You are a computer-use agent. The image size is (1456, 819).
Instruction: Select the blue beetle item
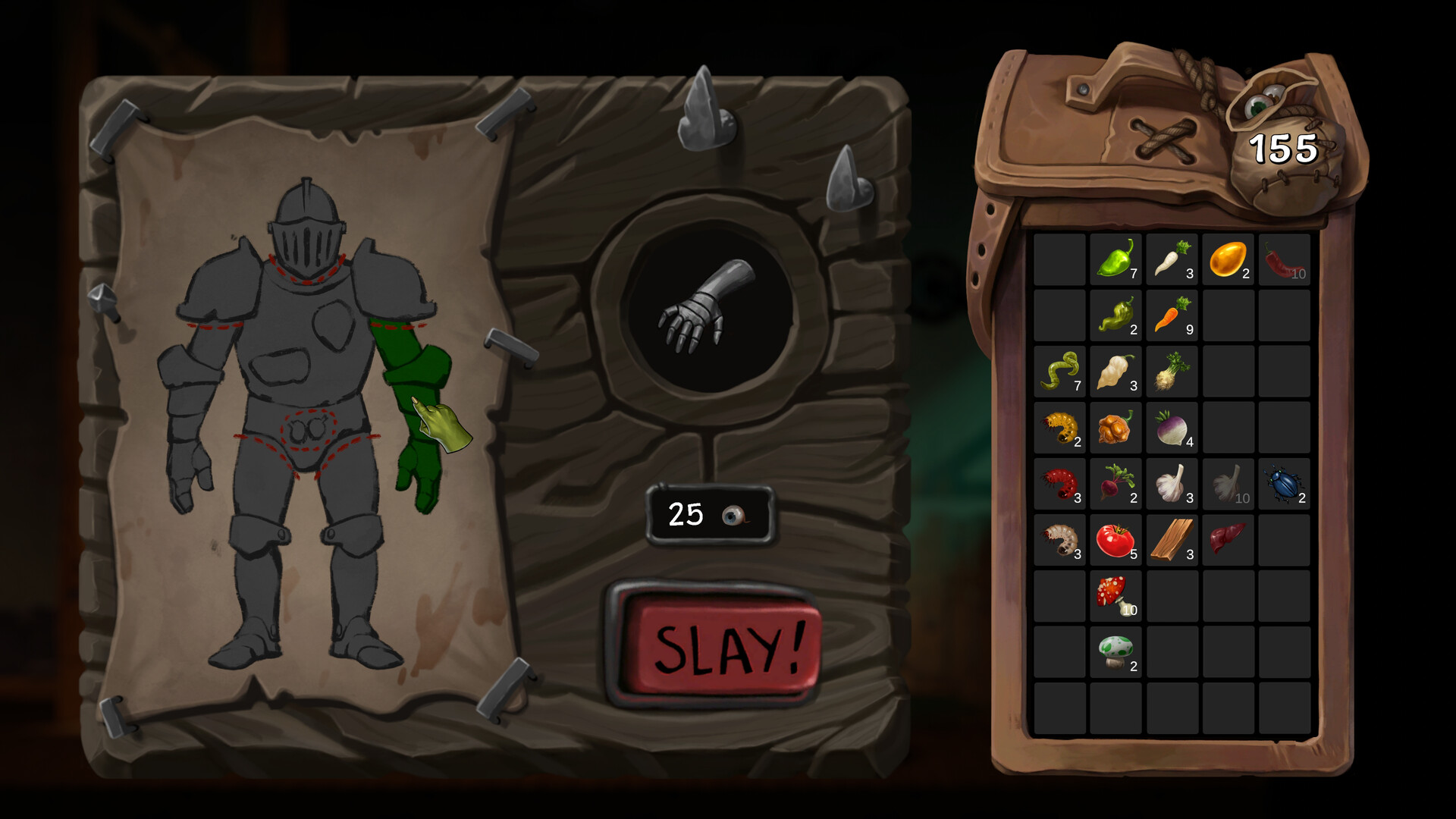(1283, 484)
